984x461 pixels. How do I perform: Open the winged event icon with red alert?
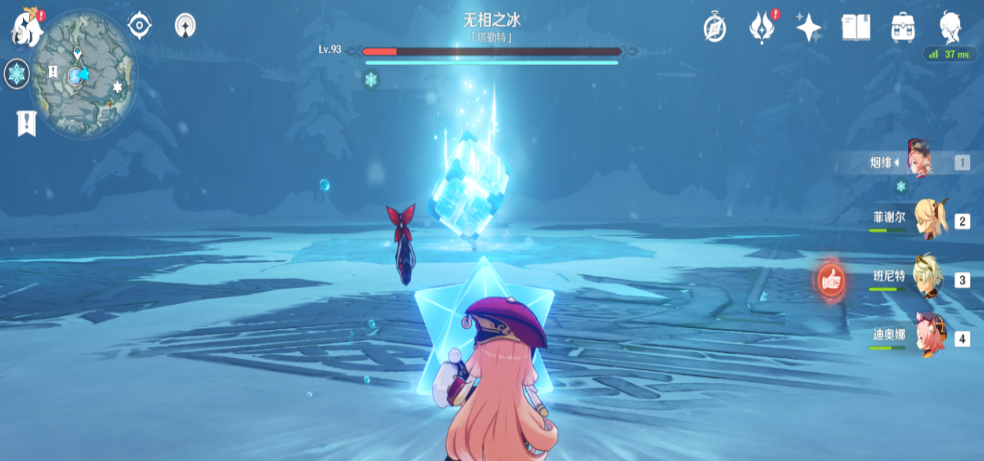click(x=763, y=27)
